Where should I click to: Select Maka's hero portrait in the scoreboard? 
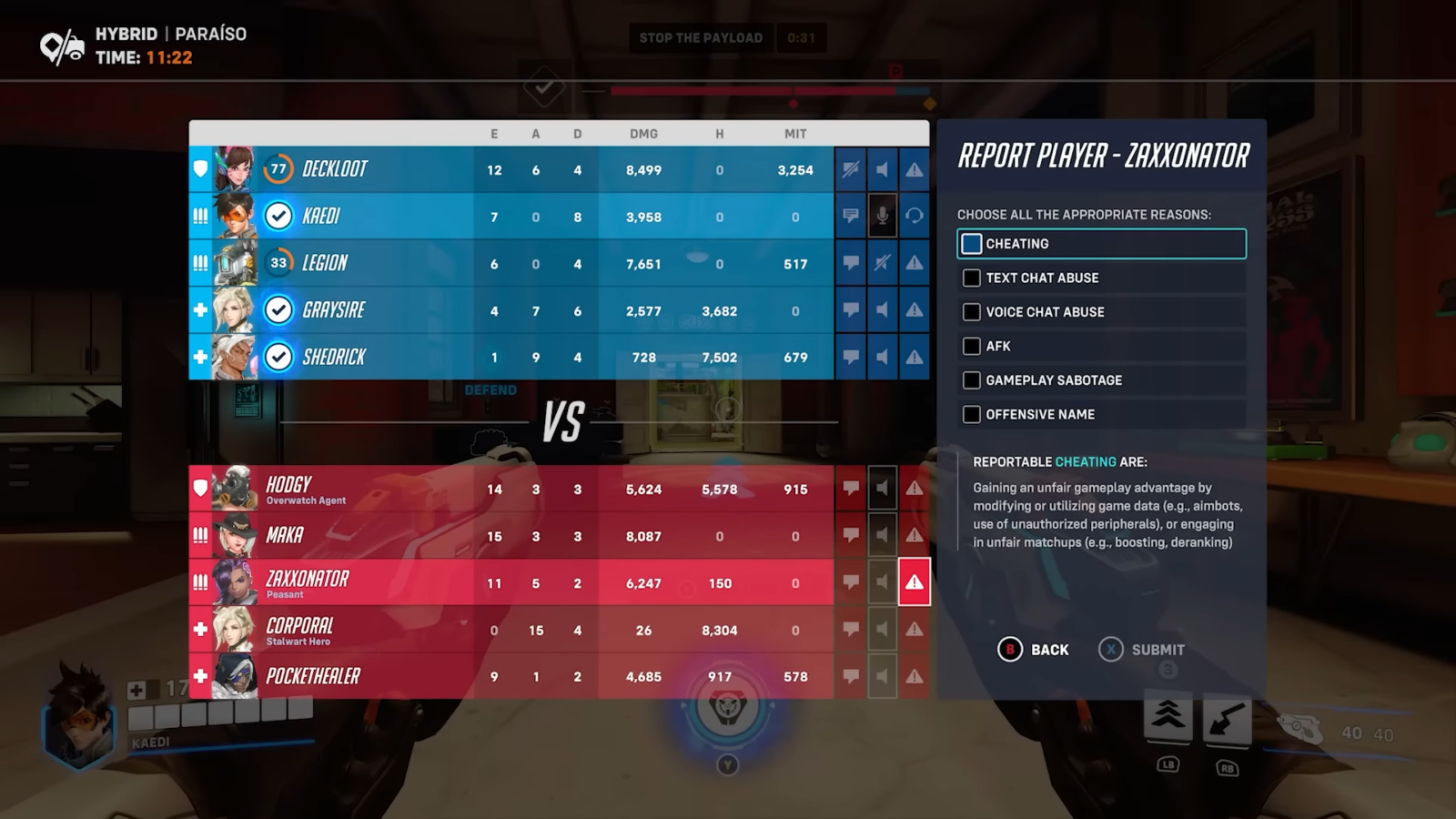[235, 535]
